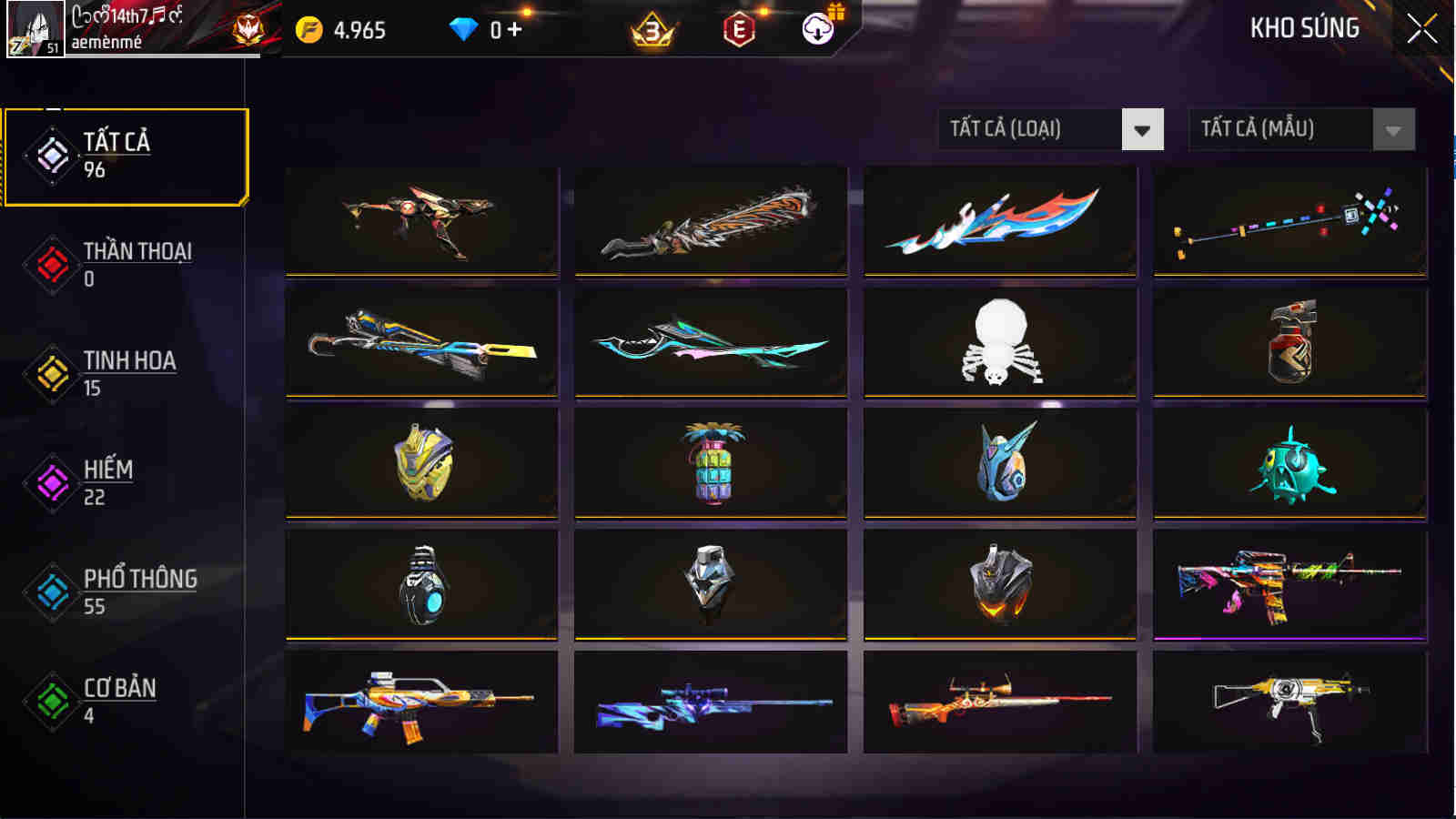Select the chainsaw sword skin thumbnail
This screenshot has height=819, width=1456.
click(711, 223)
